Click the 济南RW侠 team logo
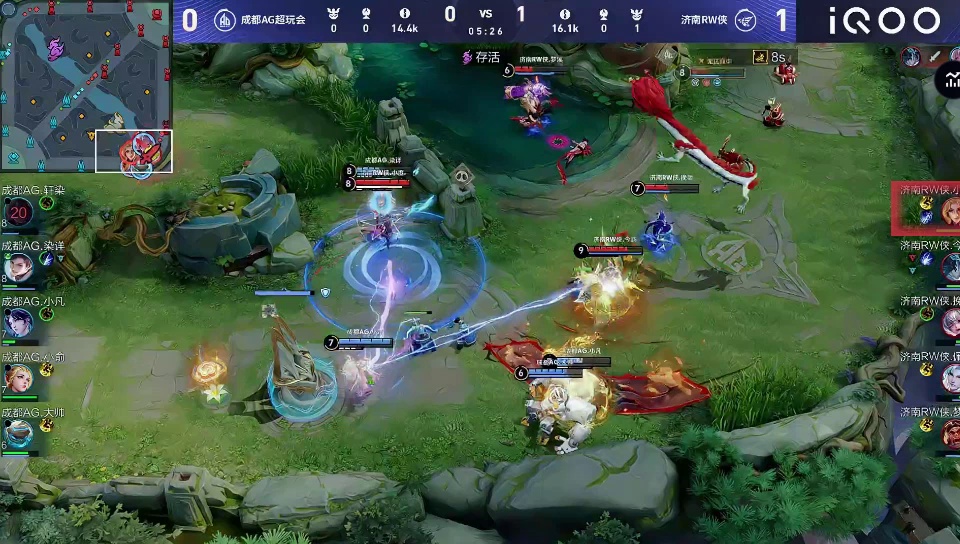Image resolution: width=960 pixels, height=544 pixels. tap(744, 20)
